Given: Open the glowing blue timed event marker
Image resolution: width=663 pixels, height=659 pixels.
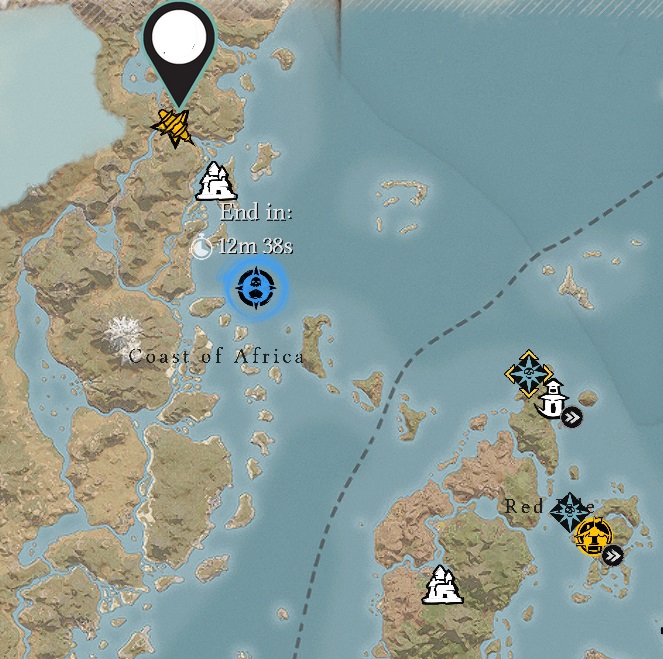Looking at the screenshot, I should [x=255, y=289].
